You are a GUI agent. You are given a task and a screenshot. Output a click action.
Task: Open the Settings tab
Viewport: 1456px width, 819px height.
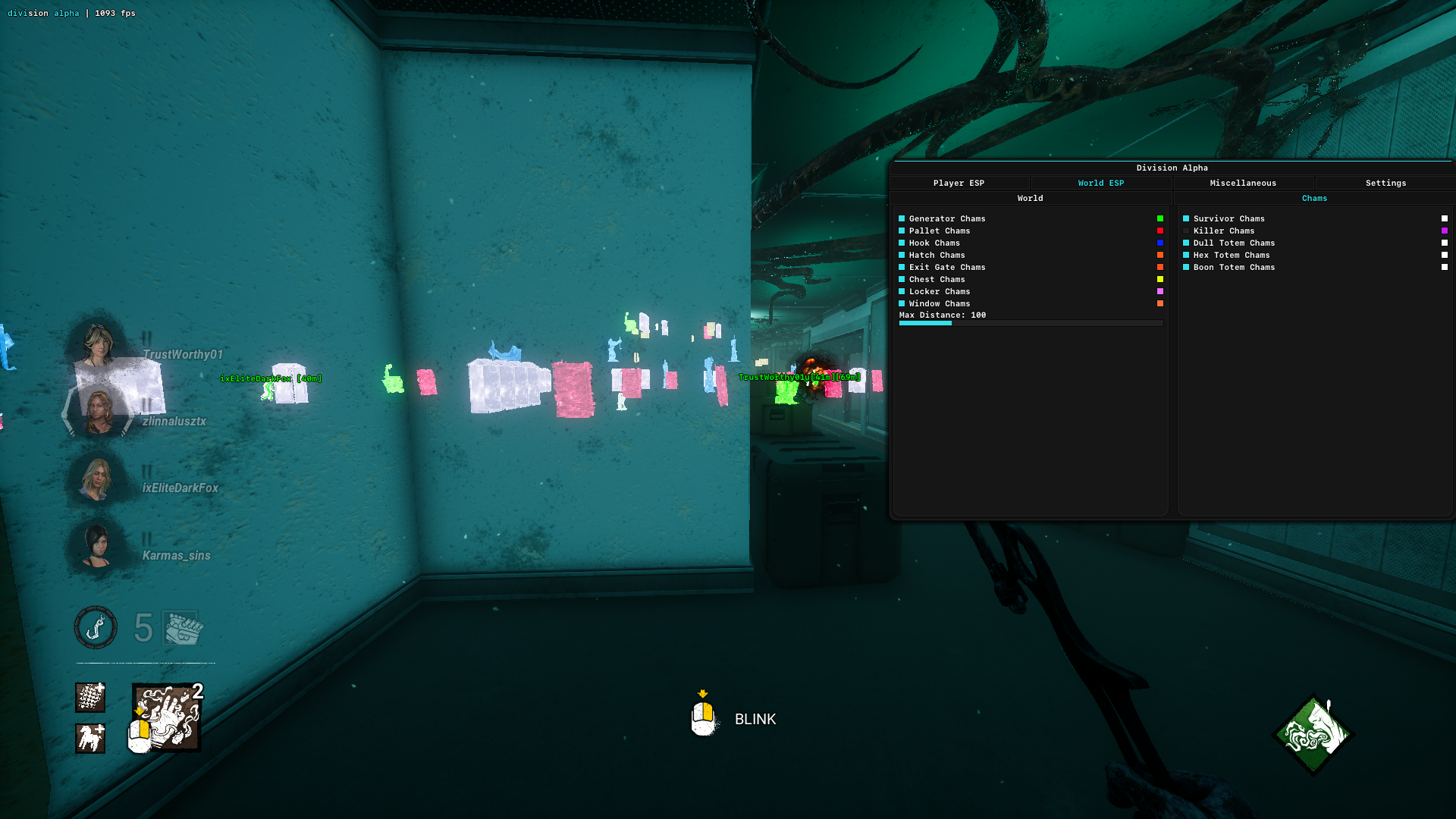pyautogui.click(x=1385, y=183)
